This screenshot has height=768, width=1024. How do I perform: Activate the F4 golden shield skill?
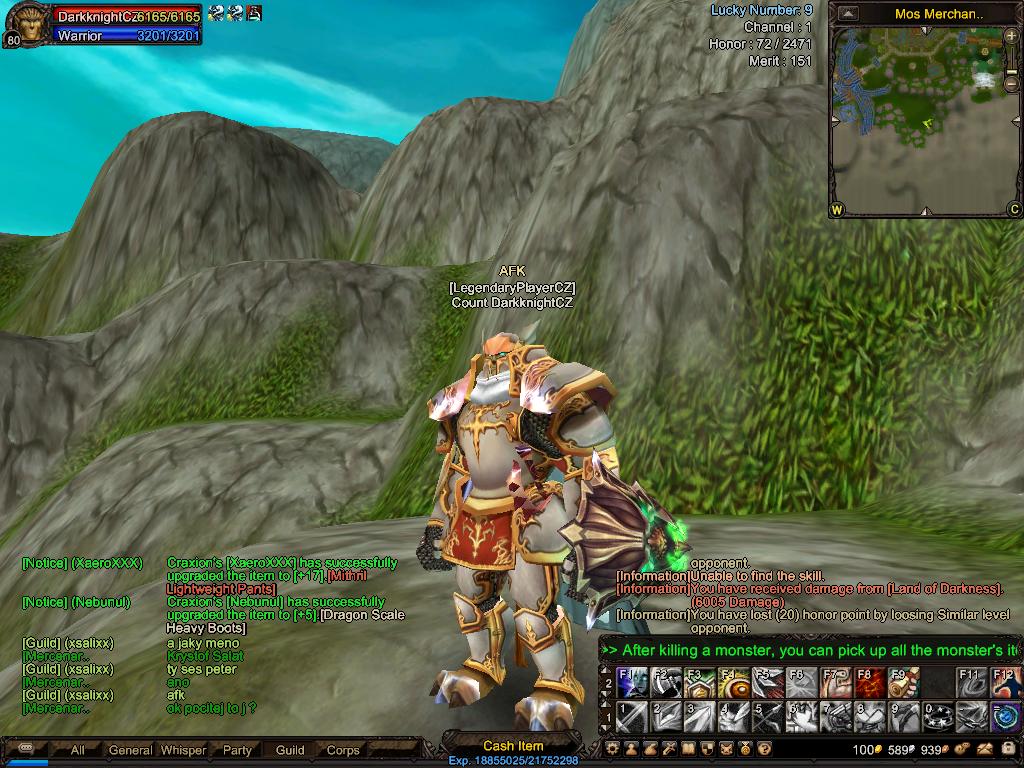pyautogui.click(x=732, y=684)
